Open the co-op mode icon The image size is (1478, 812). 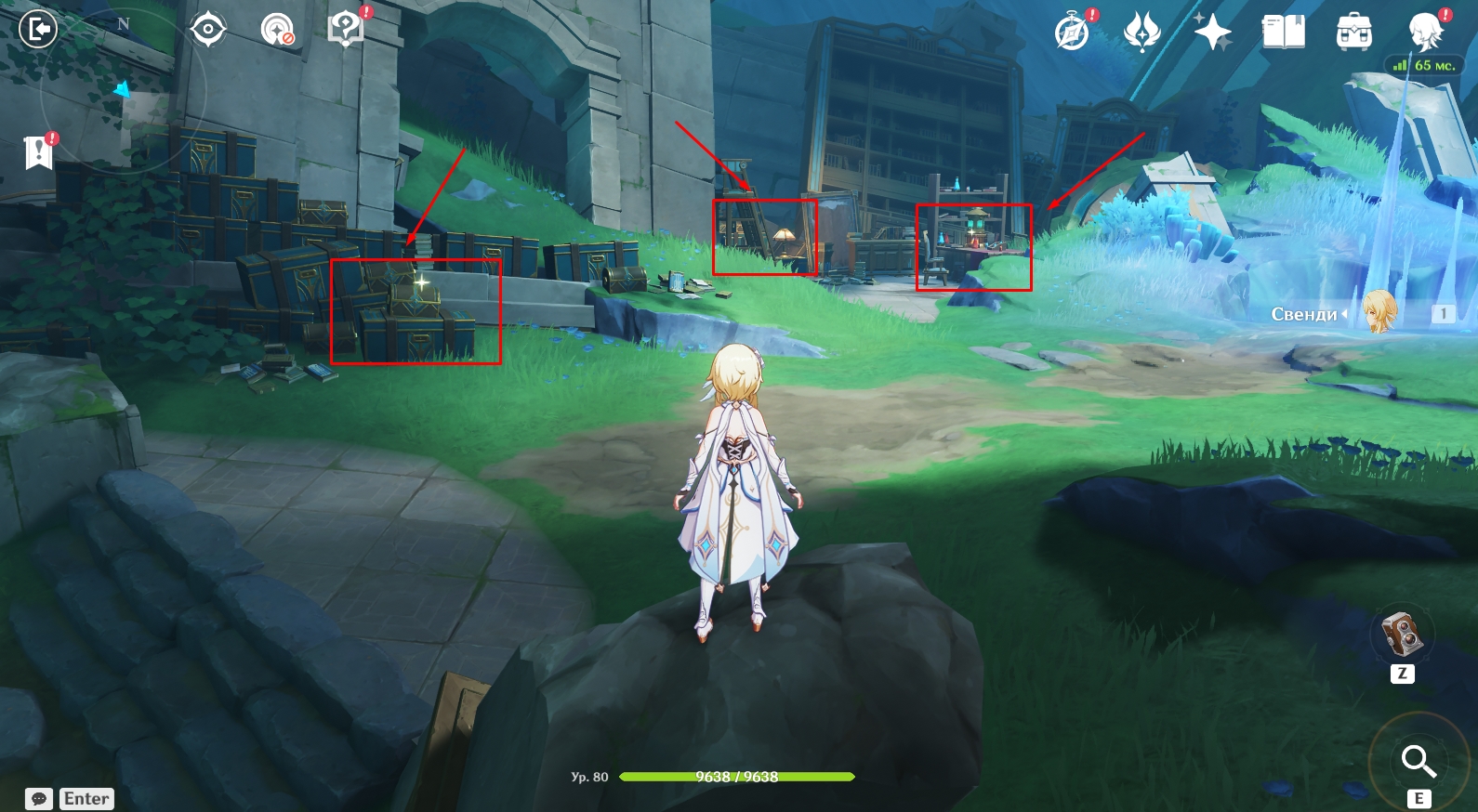[277, 30]
